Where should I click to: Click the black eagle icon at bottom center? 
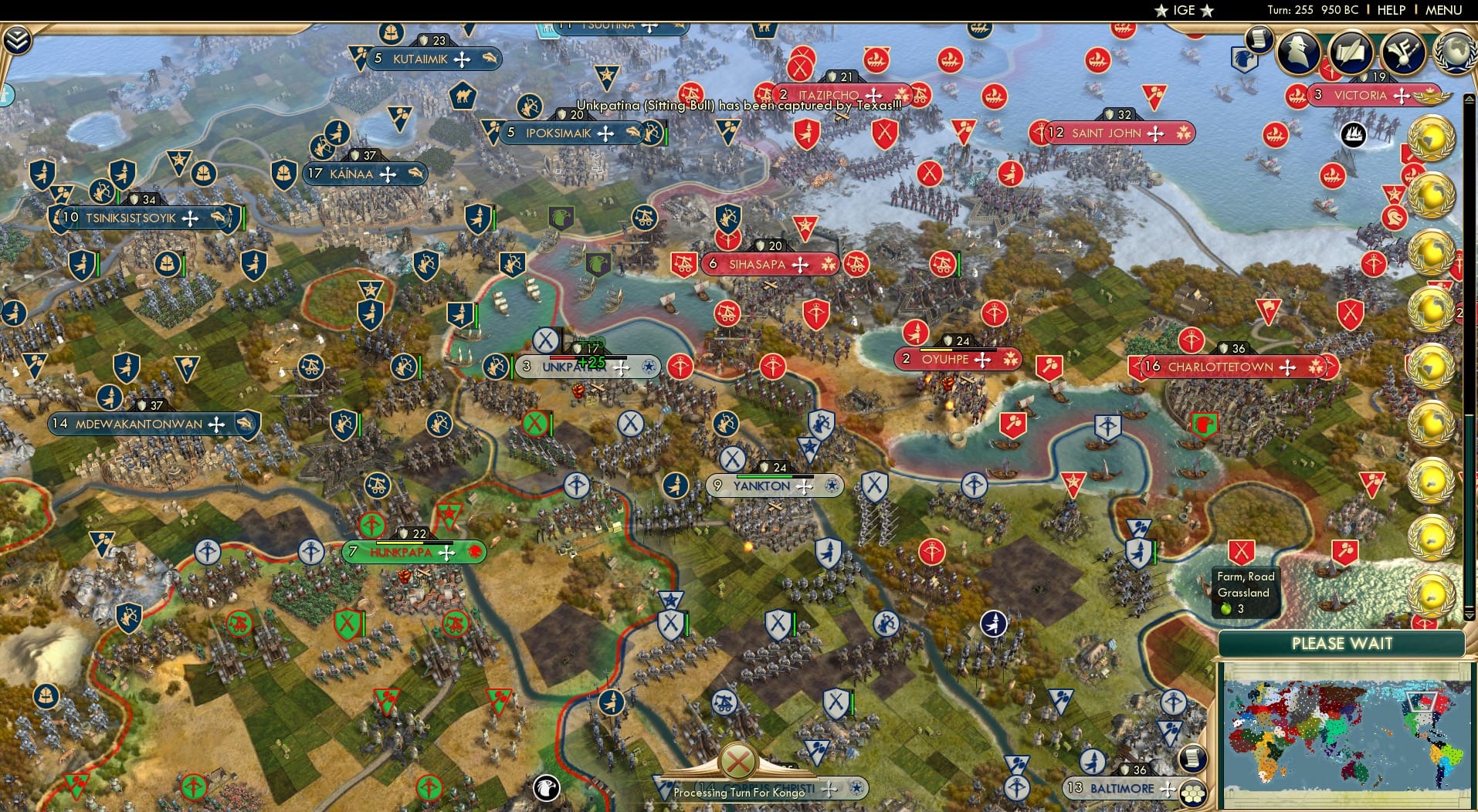545,788
